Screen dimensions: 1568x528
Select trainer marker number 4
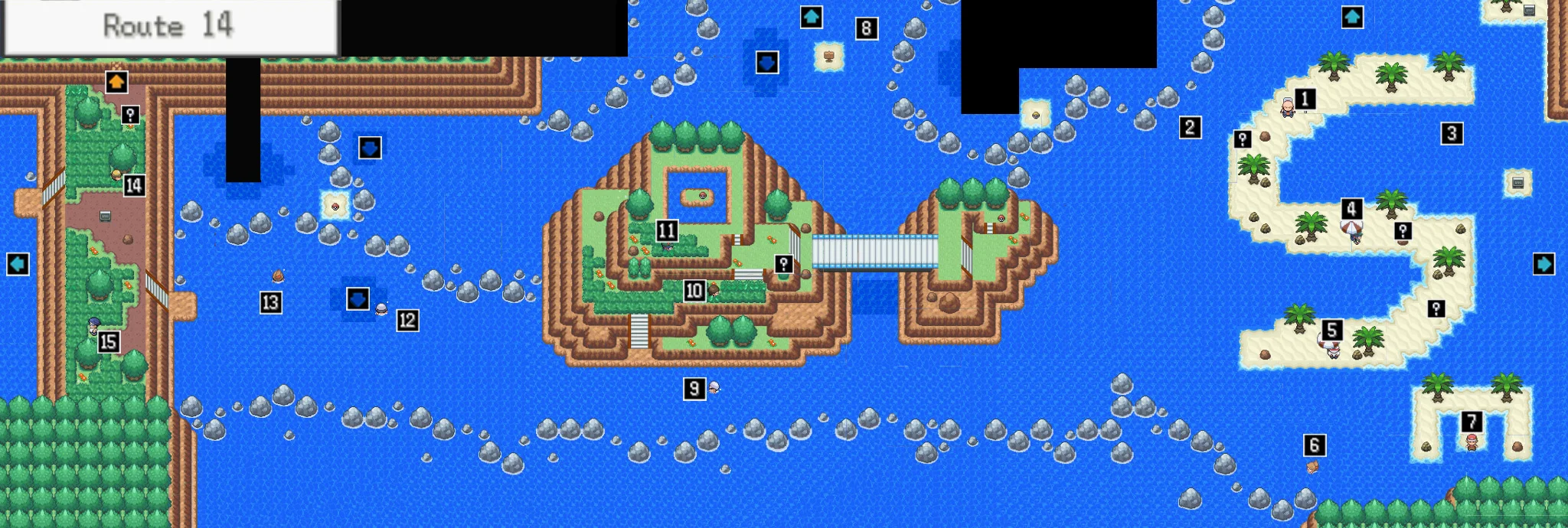coord(1351,209)
